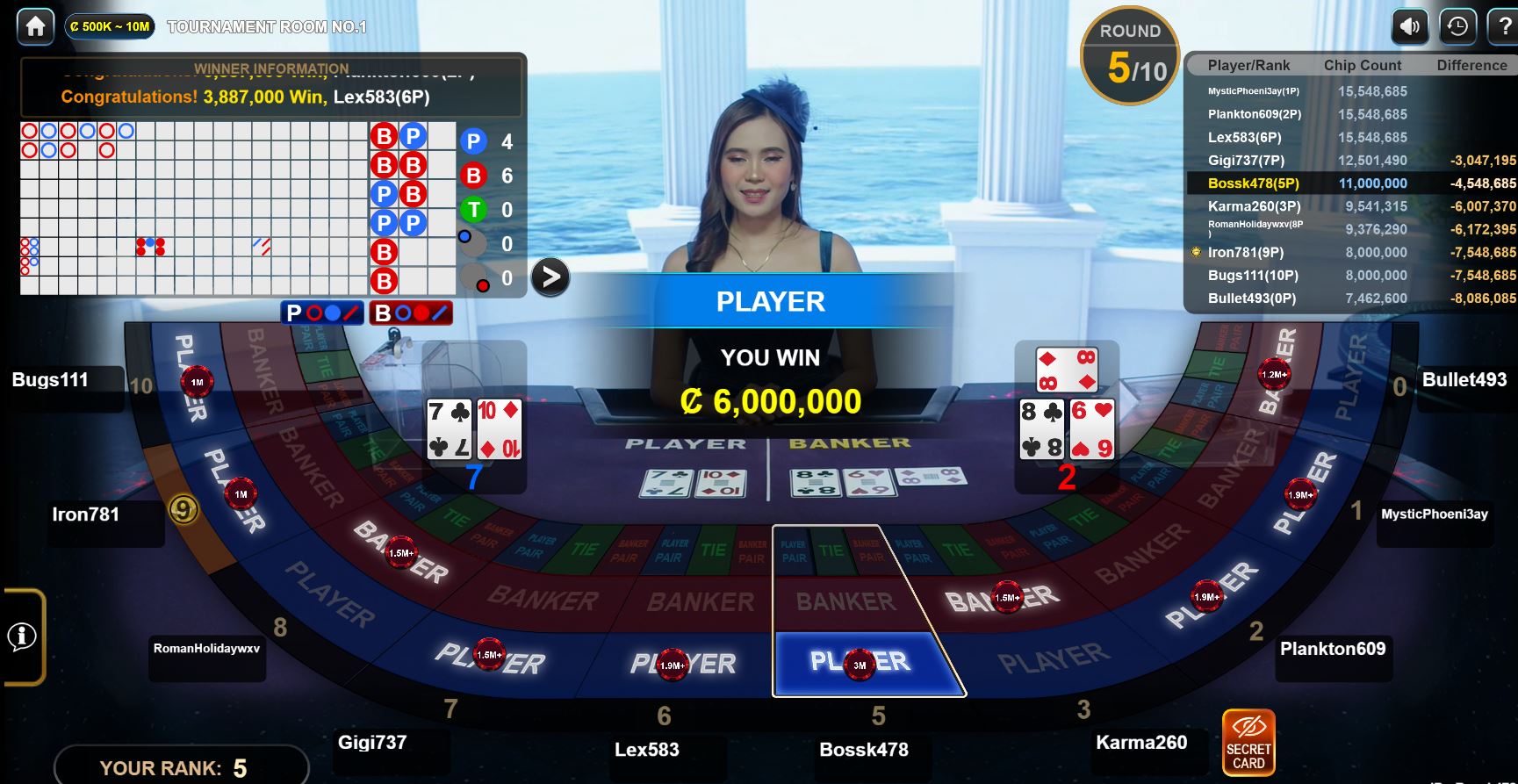Select the Banker prediction button with B
The image size is (1518, 784).
(410, 313)
